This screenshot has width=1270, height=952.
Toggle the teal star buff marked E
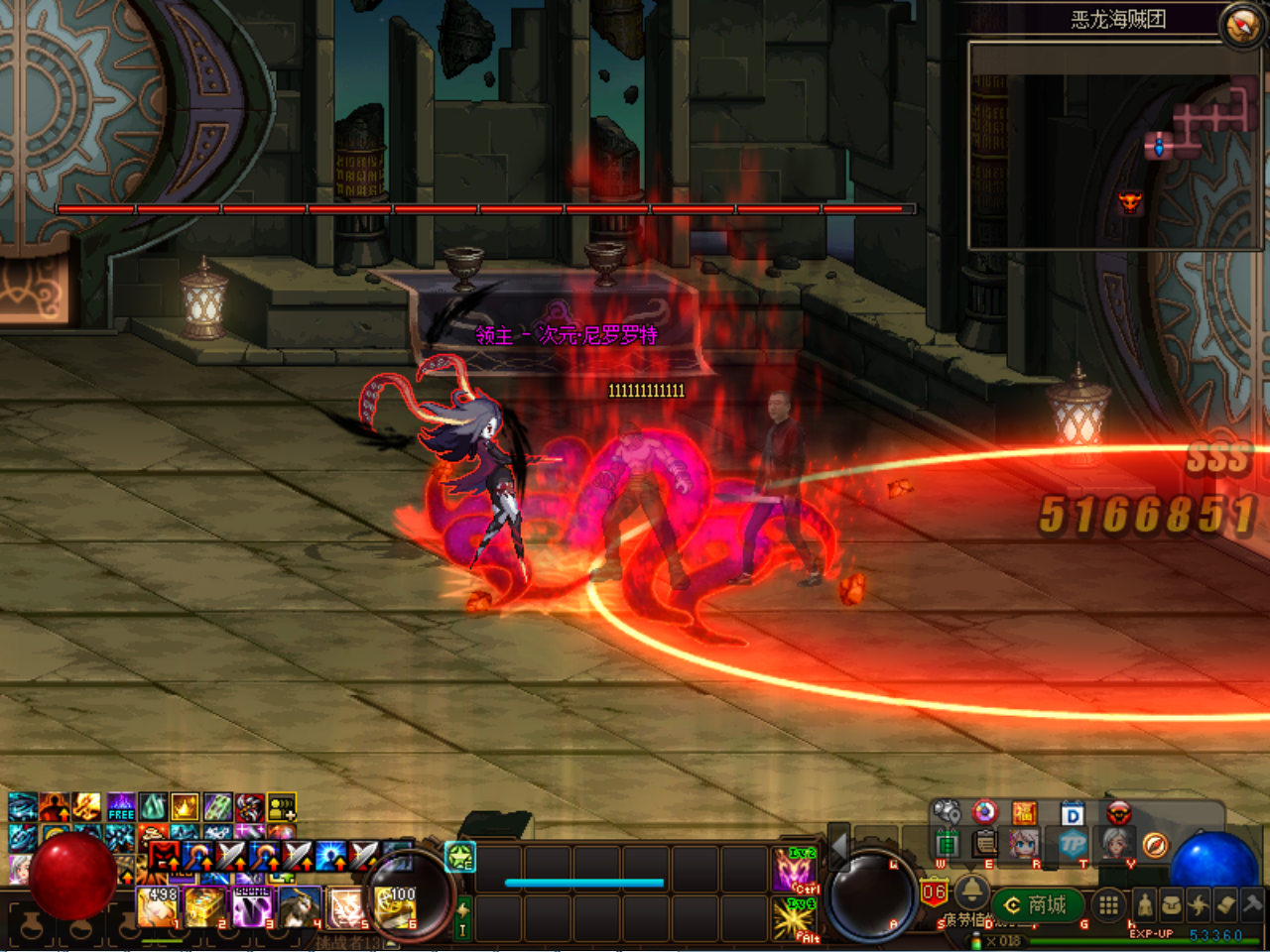[x=458, y=858]
